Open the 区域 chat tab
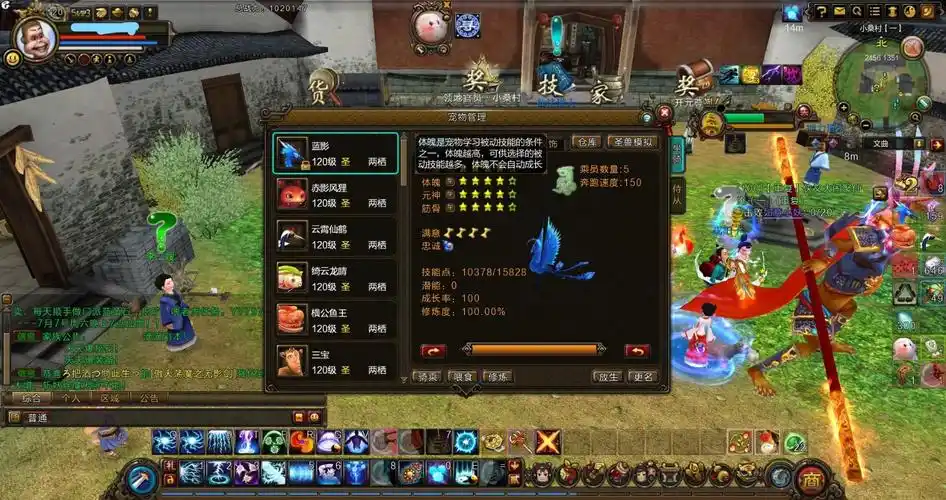 click(110, 398)
